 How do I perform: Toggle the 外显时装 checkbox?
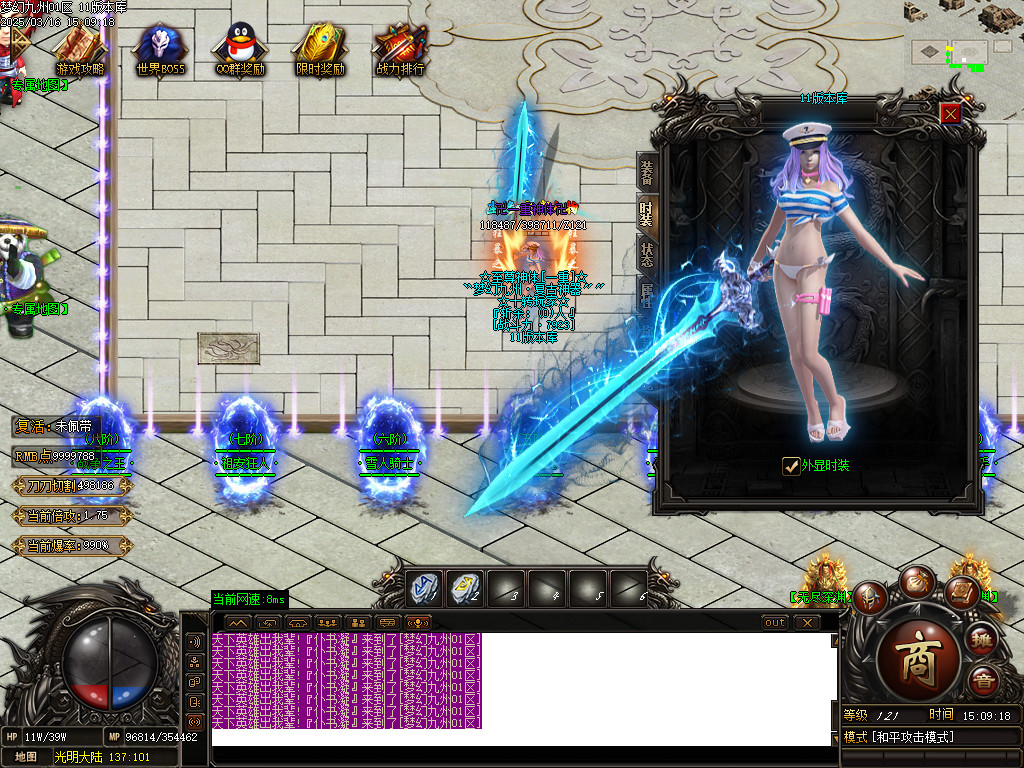(x=790, y=465)
